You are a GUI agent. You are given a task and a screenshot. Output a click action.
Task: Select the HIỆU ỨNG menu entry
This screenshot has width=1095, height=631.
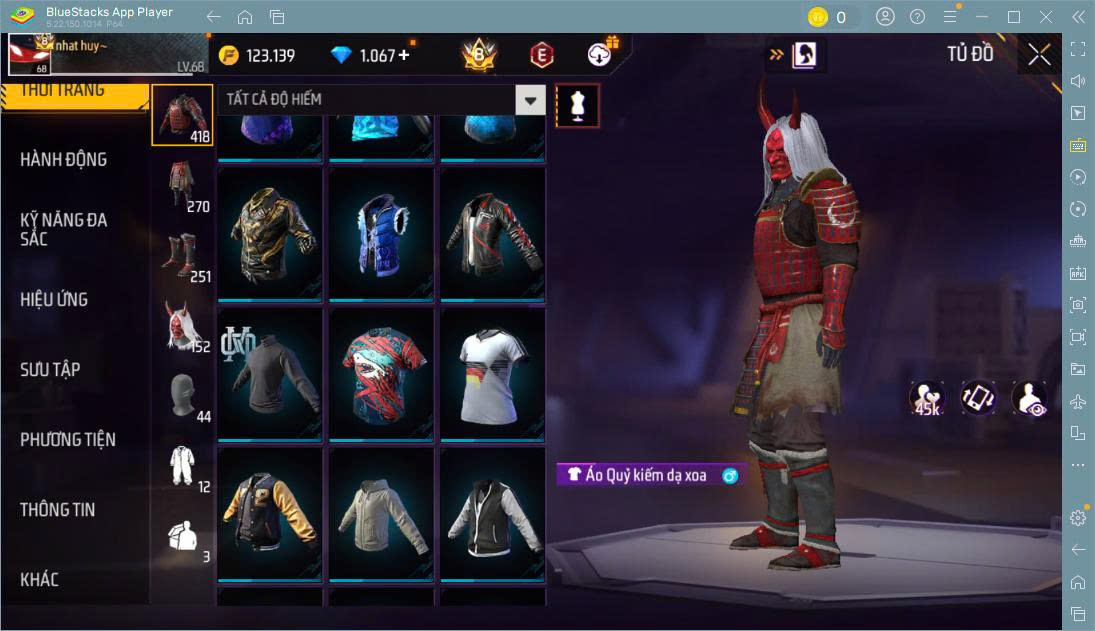[x=54, y=300]
